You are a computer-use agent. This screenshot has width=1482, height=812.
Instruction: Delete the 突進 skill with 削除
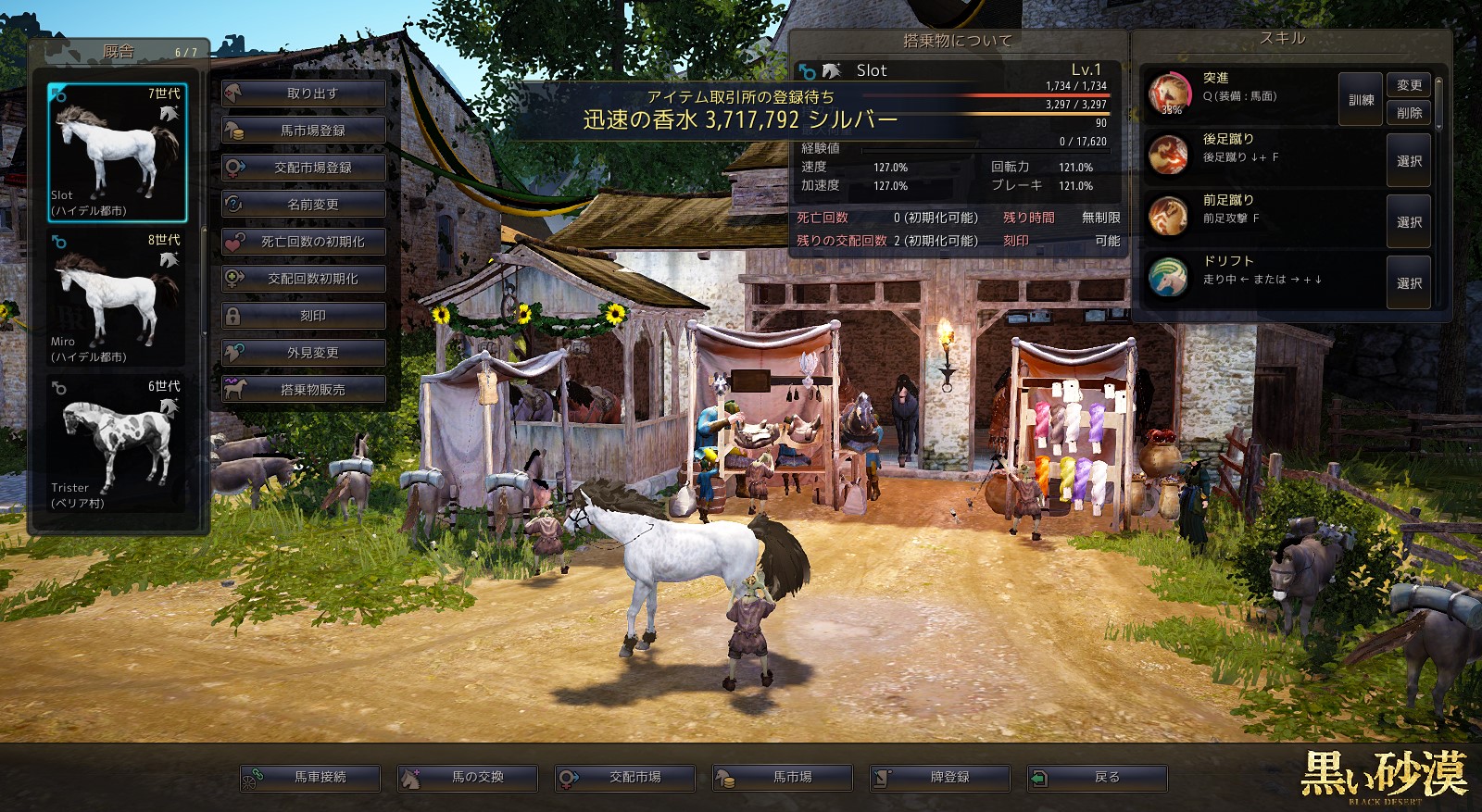[x=1409, y=113]
